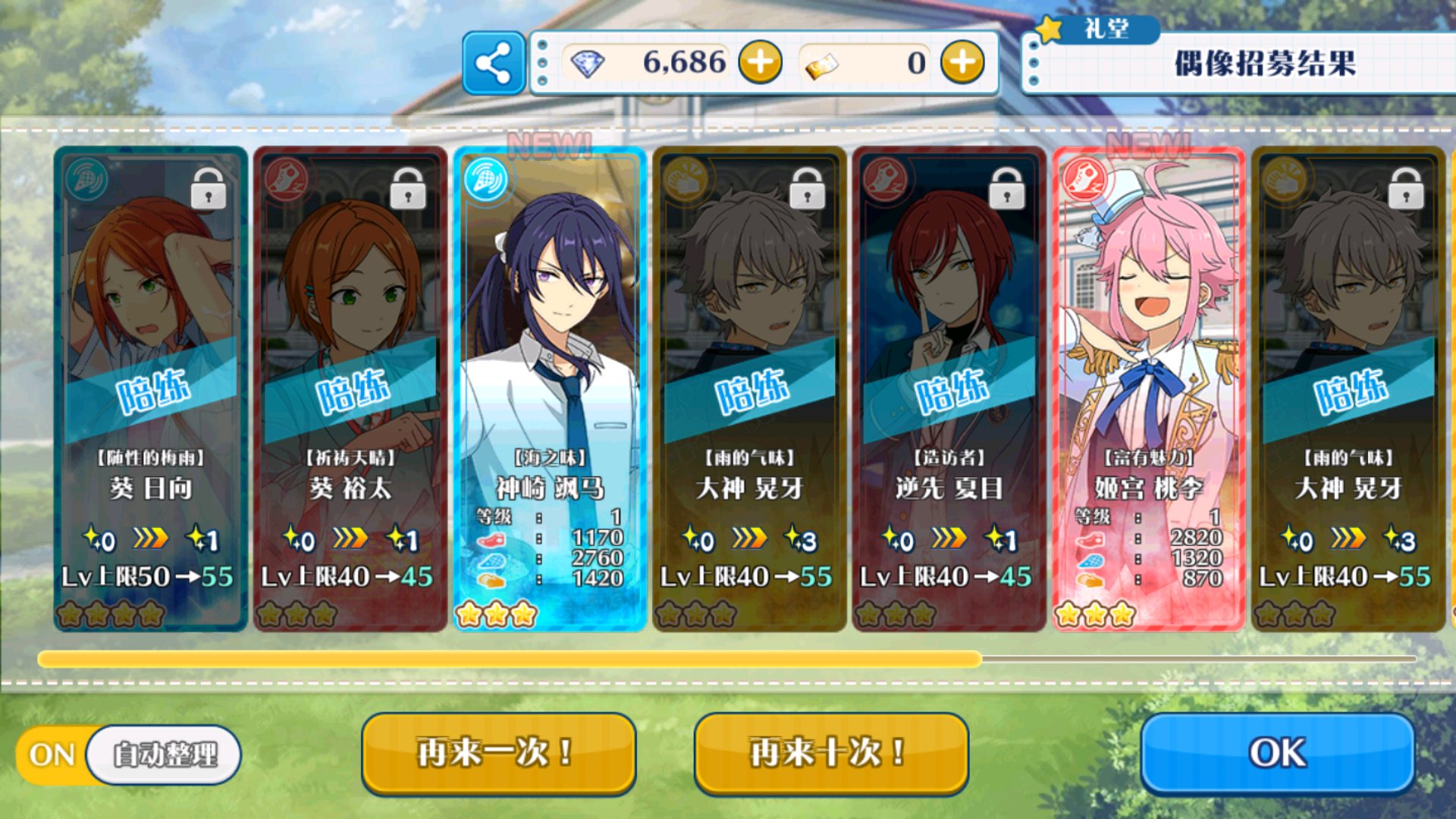Select the 逆先 夏目 card

click(949, 388)
